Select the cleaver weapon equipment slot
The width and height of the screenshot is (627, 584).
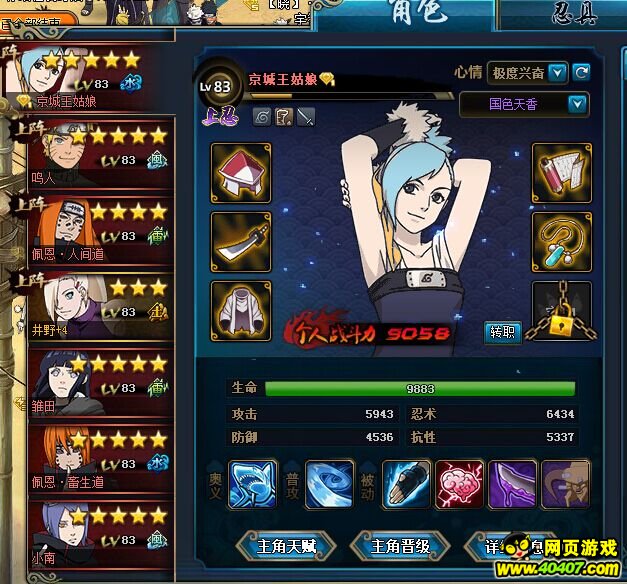coord(240,241)
